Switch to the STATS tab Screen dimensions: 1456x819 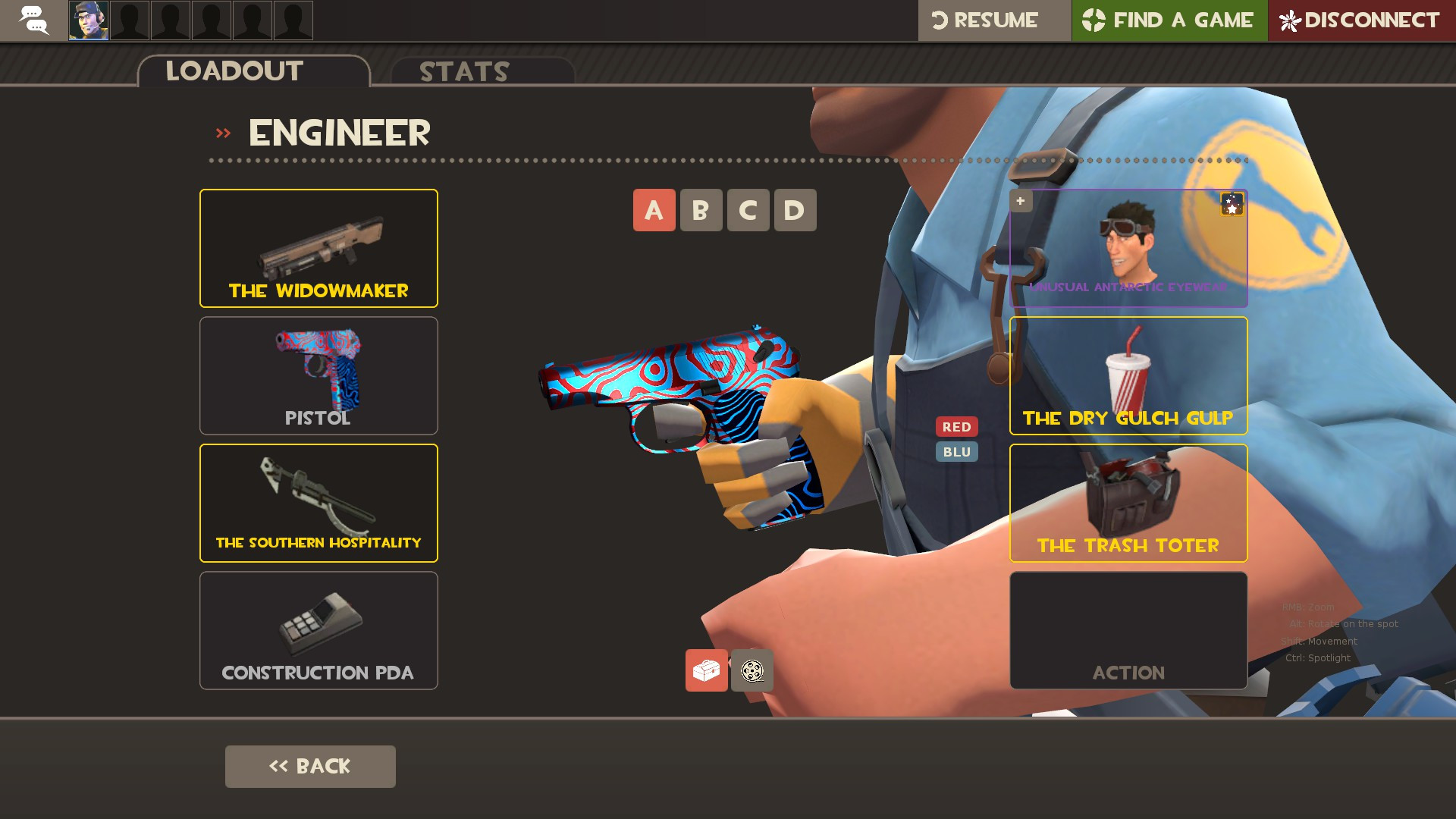click(x=463, y=72)
